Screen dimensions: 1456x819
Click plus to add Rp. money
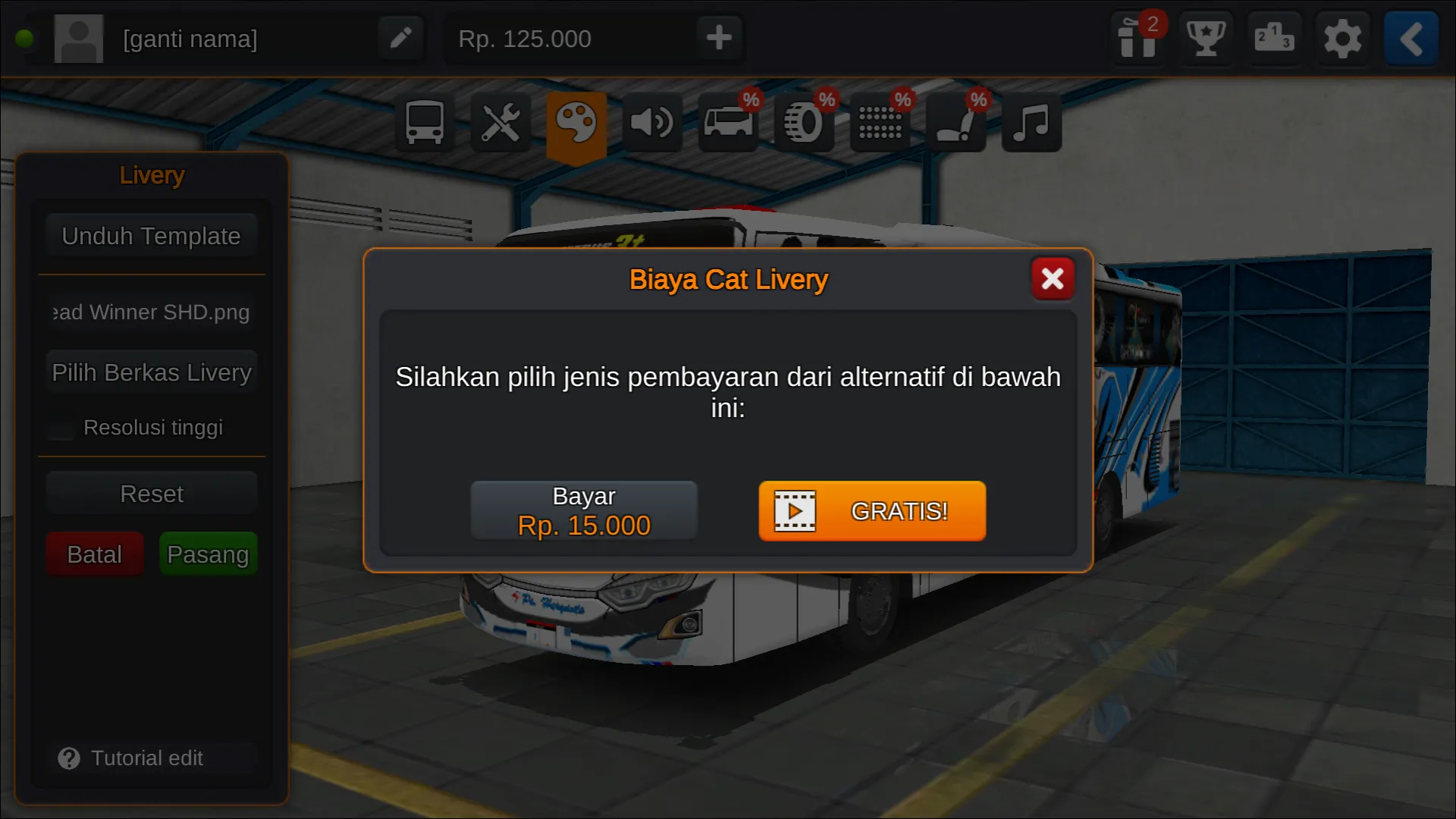click(718, 37)
